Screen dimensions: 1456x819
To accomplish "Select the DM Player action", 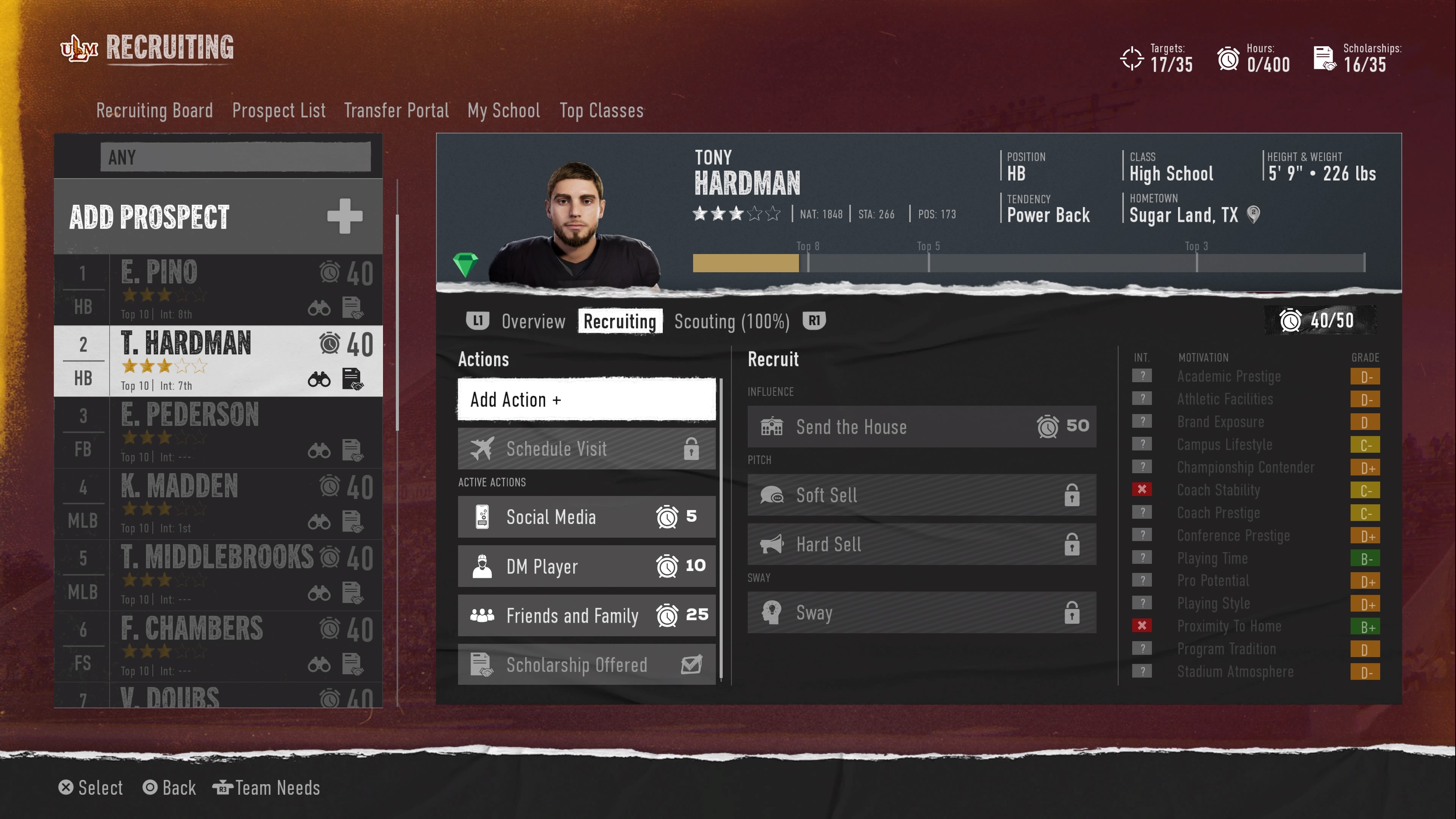I will point(586,566).
